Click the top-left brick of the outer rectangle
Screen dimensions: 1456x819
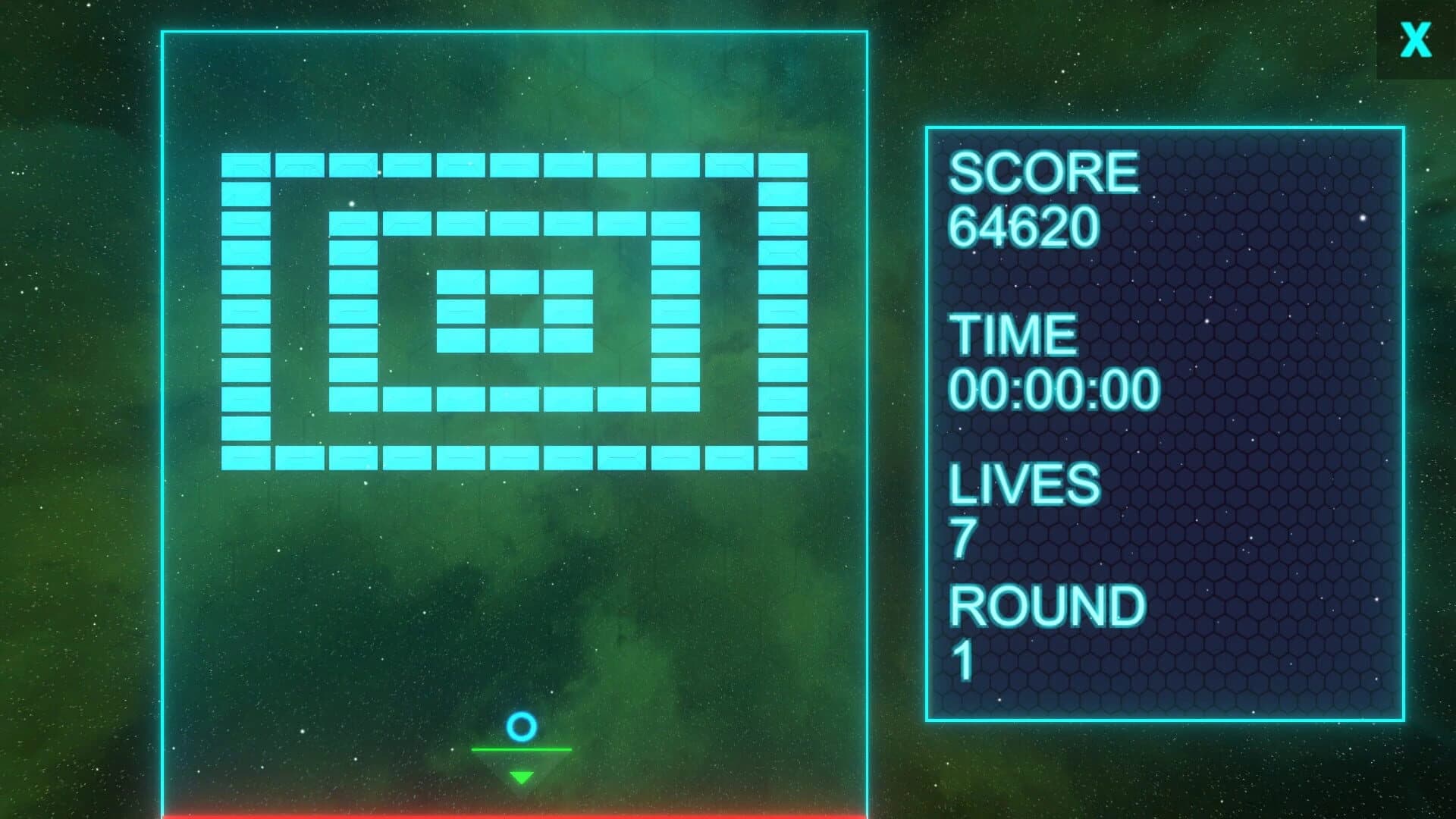point(244,166)
